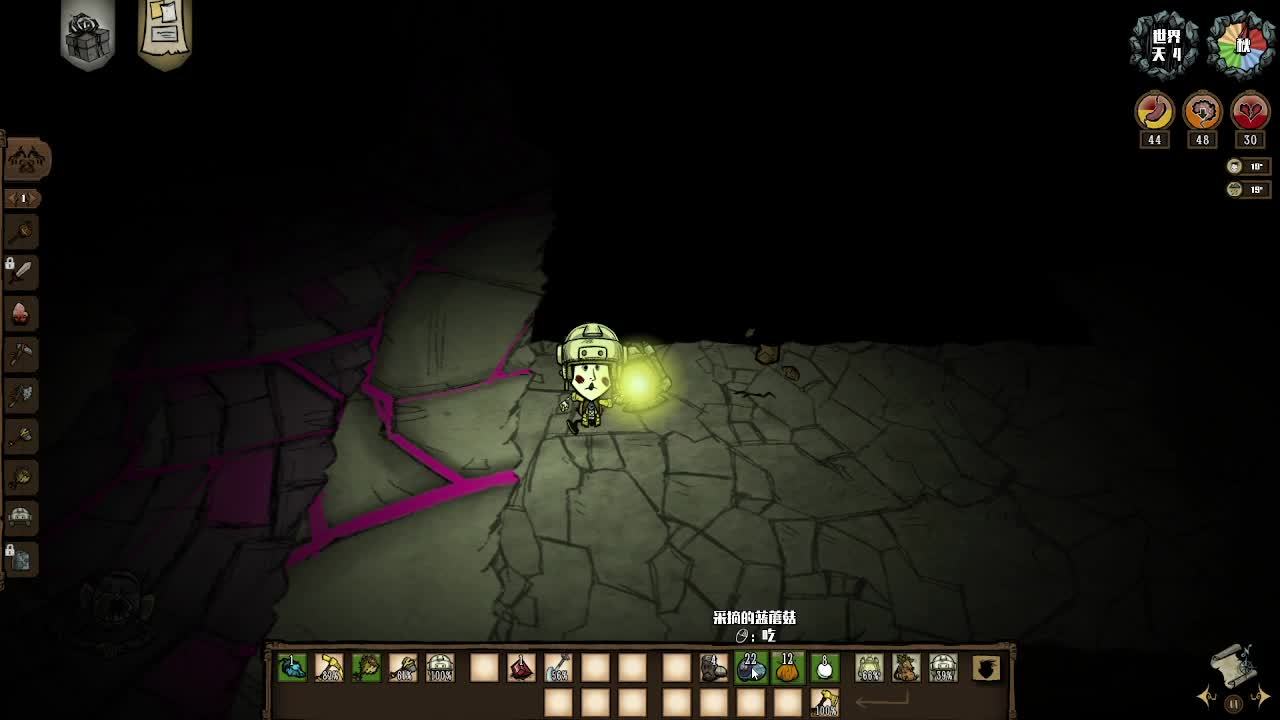
Task: Select the red gem inventory slot
Action: (x=521, y=668)
